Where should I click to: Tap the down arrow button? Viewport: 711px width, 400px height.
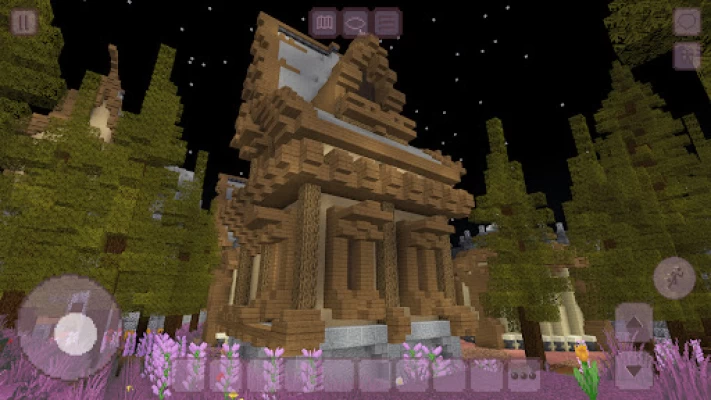633,368
